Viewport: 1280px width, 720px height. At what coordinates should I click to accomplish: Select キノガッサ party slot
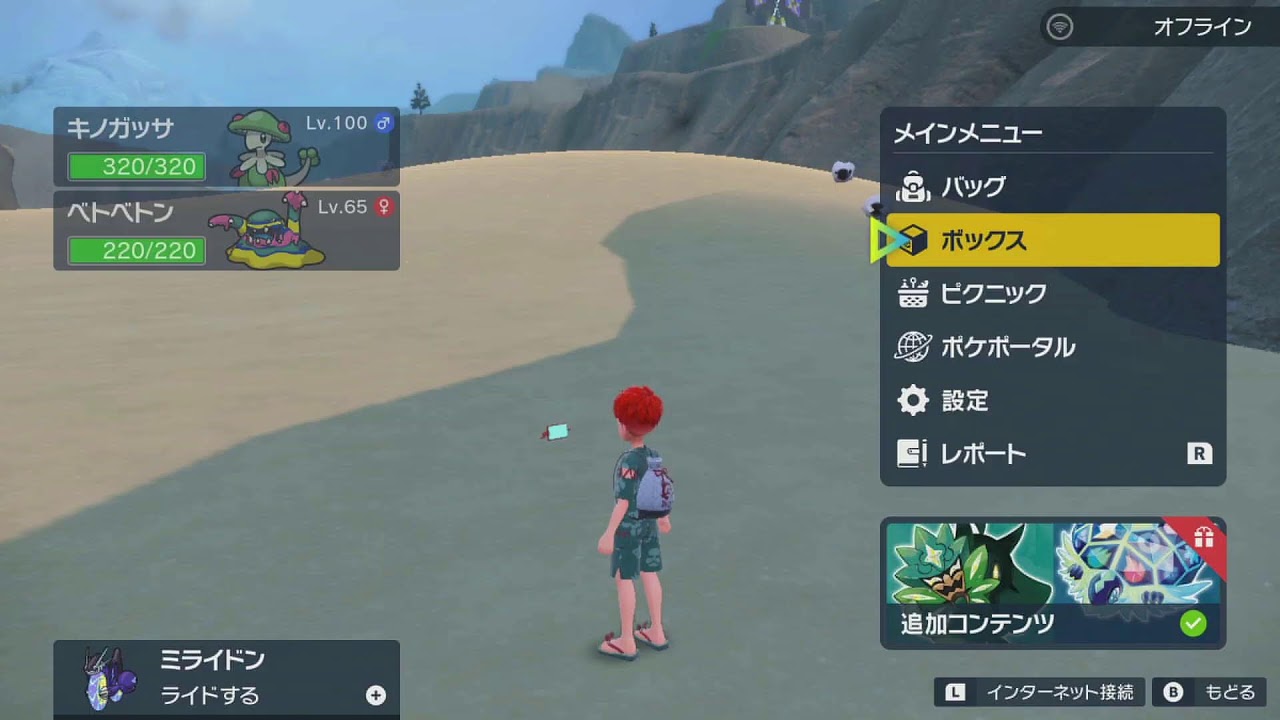(x=226, y=147)
